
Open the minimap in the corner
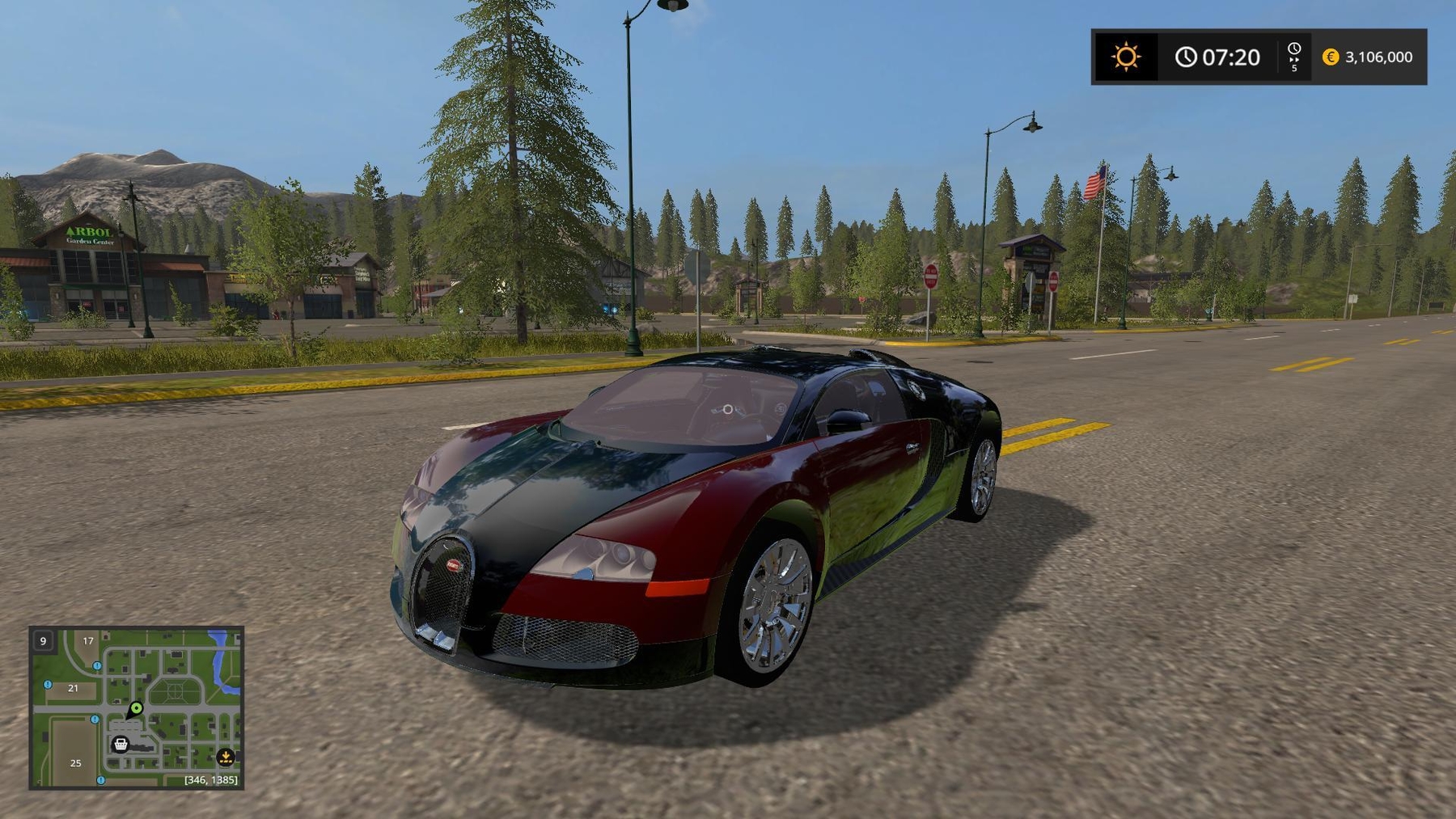click(x=136, y=707)
